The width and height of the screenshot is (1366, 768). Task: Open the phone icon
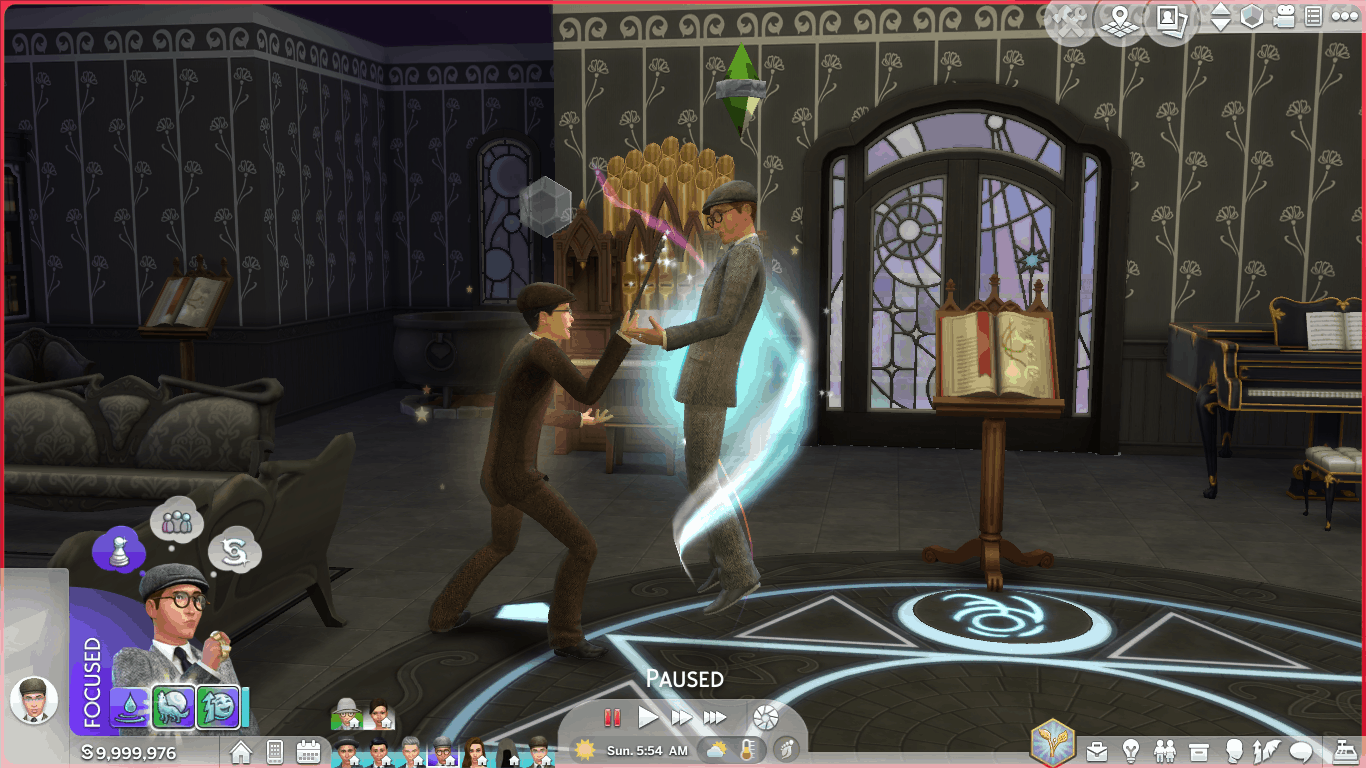(x=275, y=751)
